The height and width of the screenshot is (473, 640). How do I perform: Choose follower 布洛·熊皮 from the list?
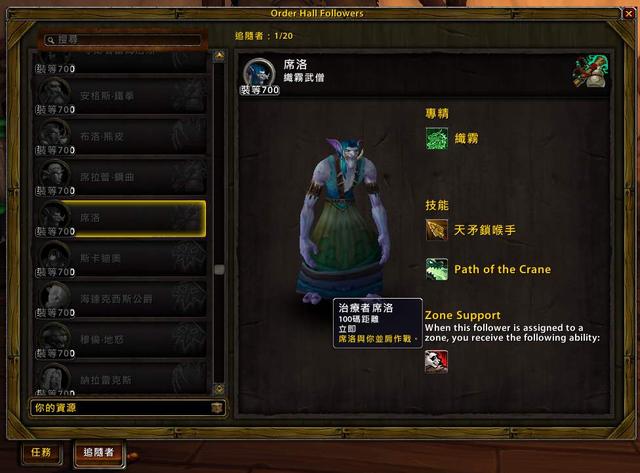(120, 138)
